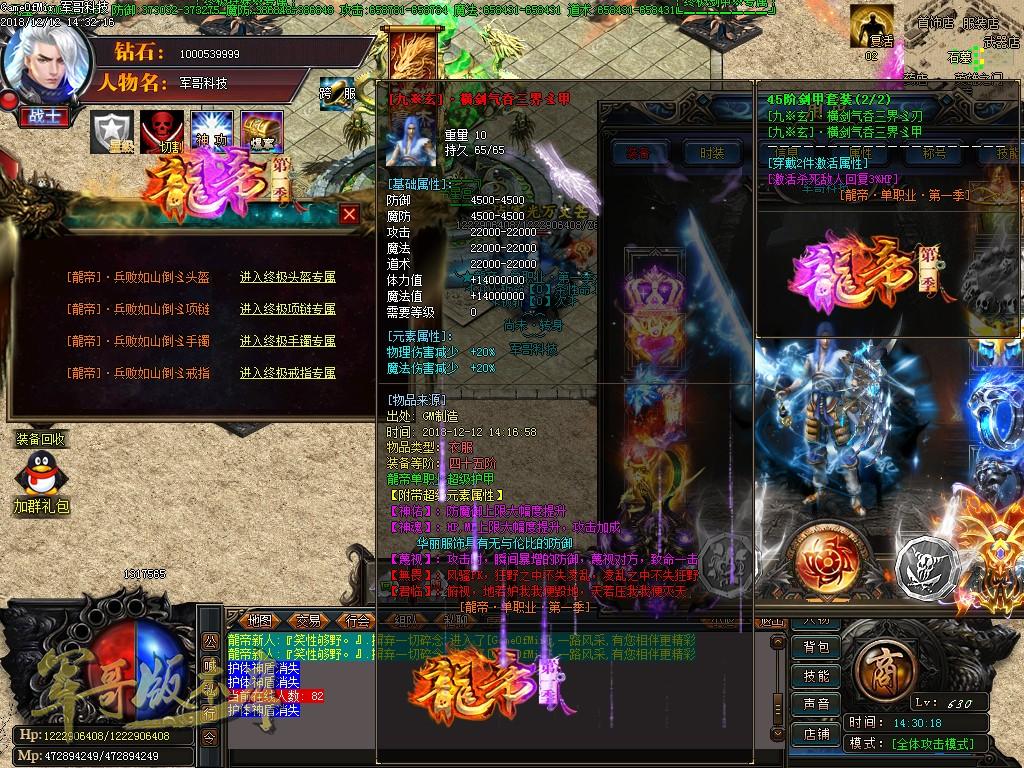
Task: Enter the ultimate bracelet zone link
Action: coord(288,341)
